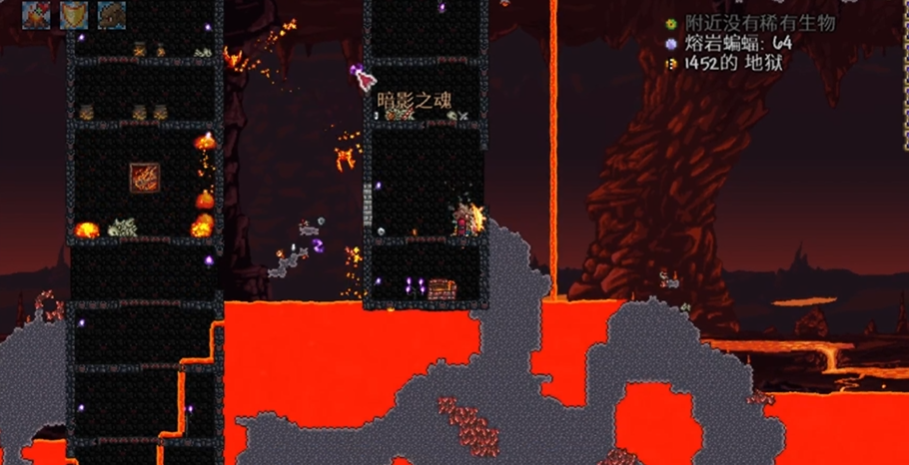This screenshot has height=465, width=909.
Task: Select the golden shield buff icon
Action: tap(73, 14)
